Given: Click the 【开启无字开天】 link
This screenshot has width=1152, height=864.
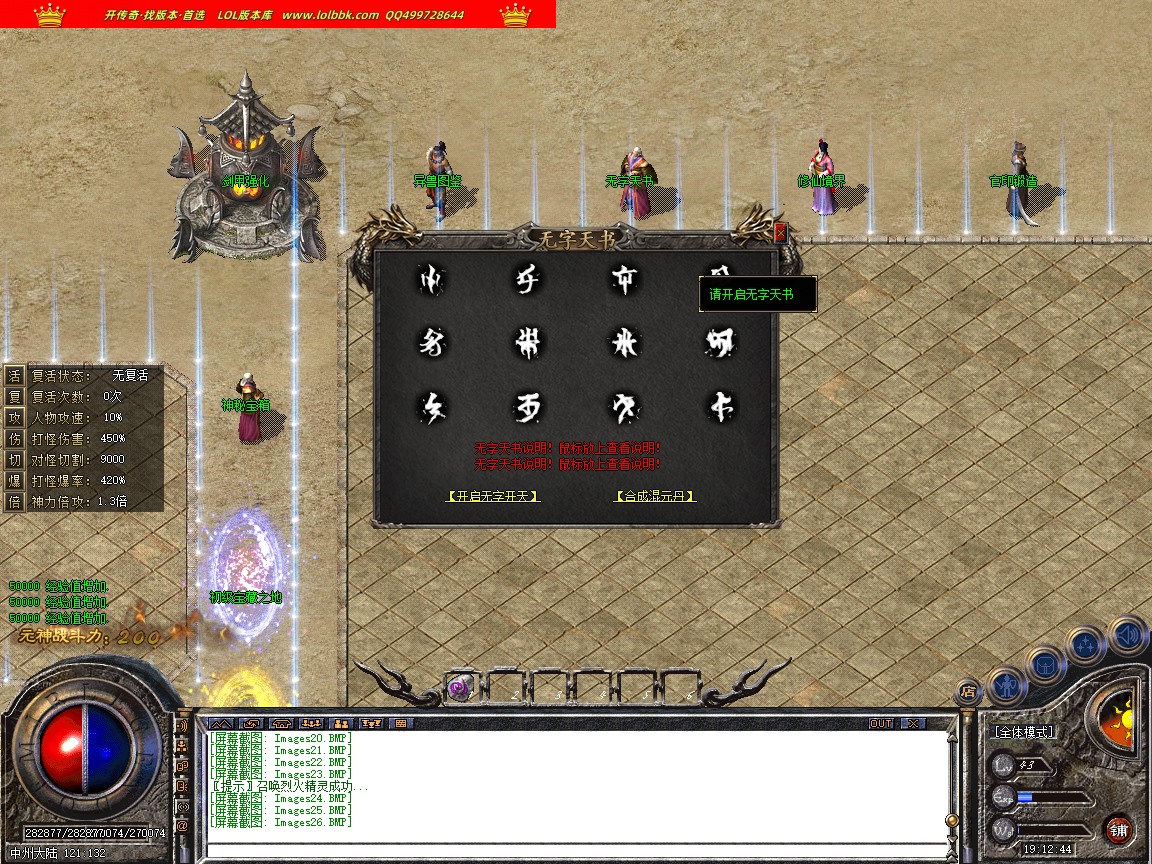Looking at the screenshot, I should 493,496.
